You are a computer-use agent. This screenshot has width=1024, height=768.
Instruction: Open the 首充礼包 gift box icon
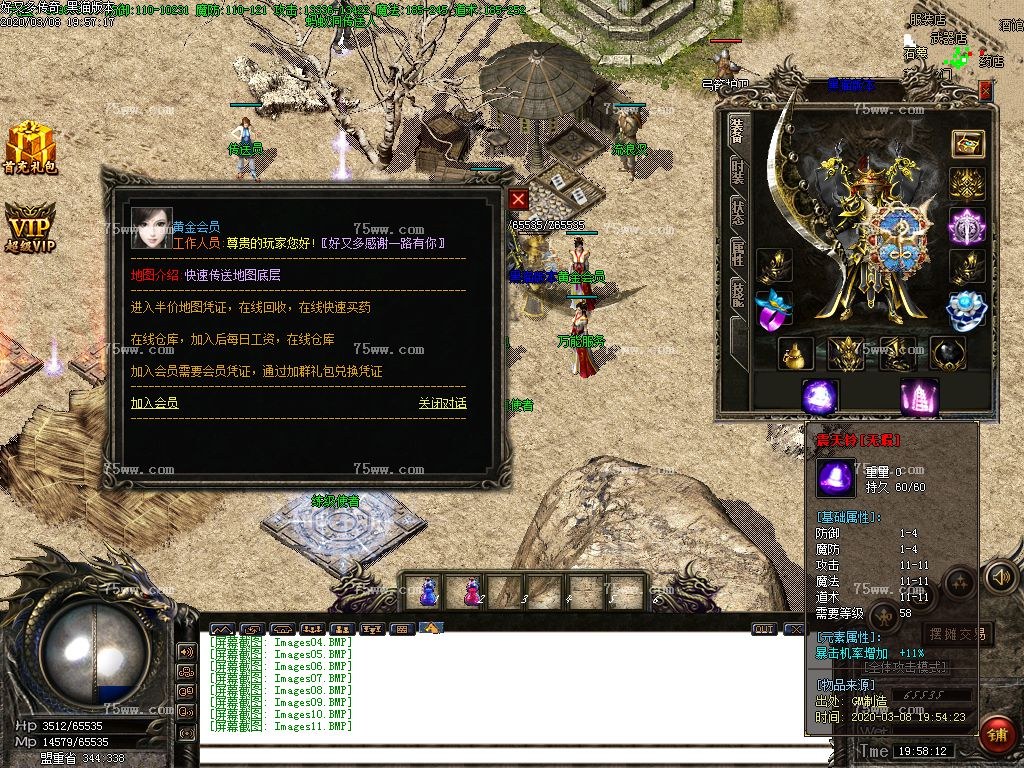click(x=30, y=148)
